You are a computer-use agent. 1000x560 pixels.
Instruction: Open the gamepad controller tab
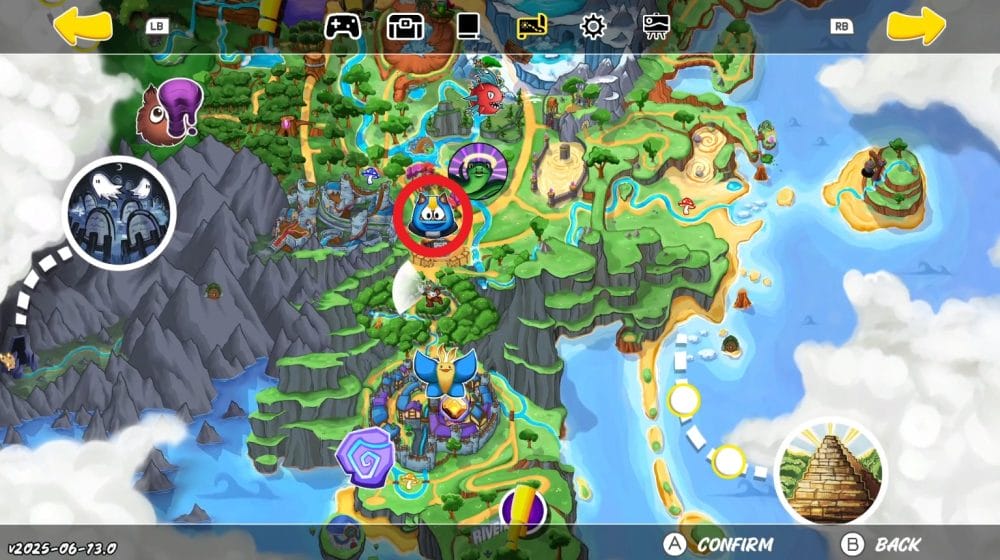point(342,26)
